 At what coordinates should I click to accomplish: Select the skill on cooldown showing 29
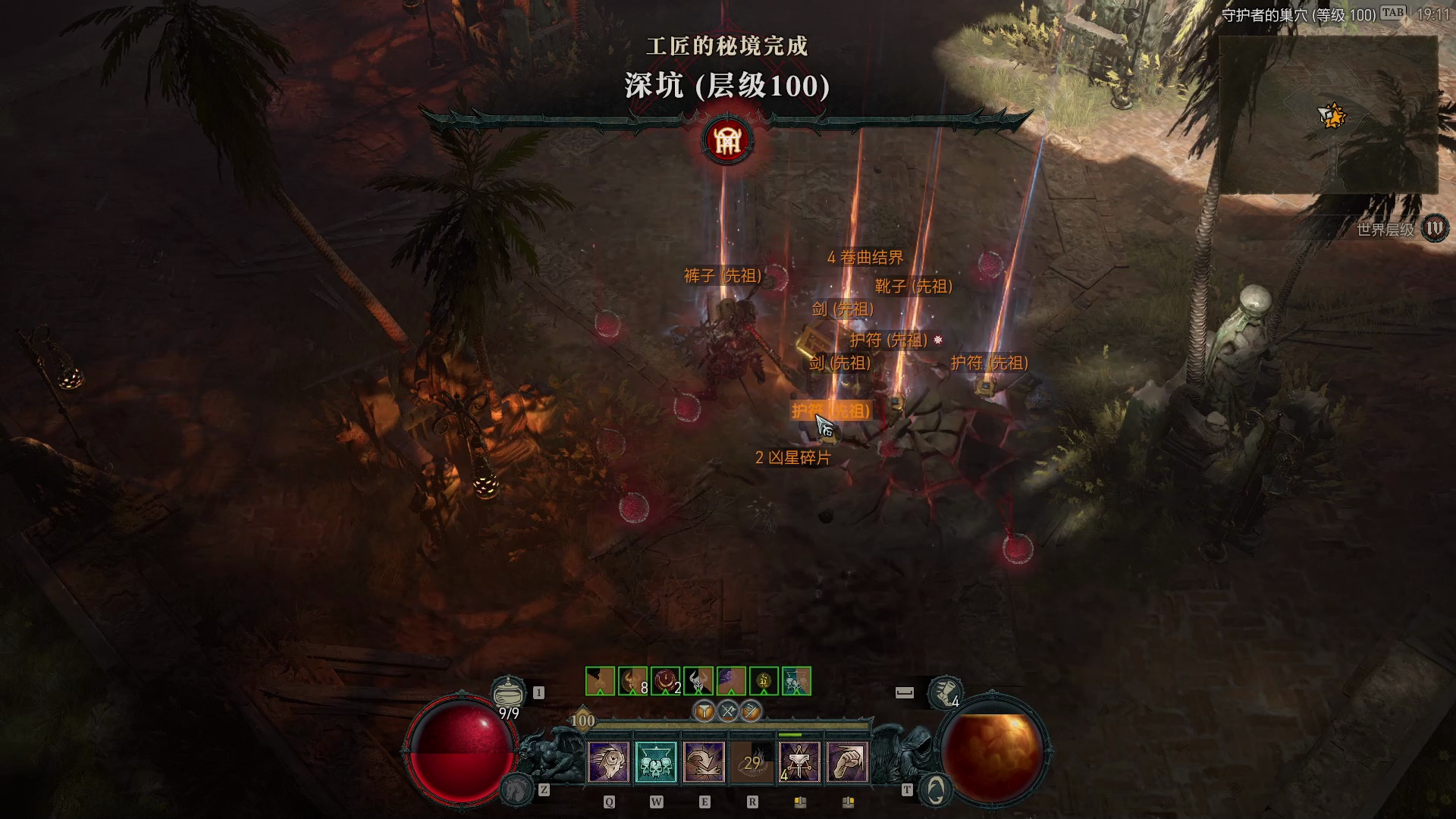point(752,761)
